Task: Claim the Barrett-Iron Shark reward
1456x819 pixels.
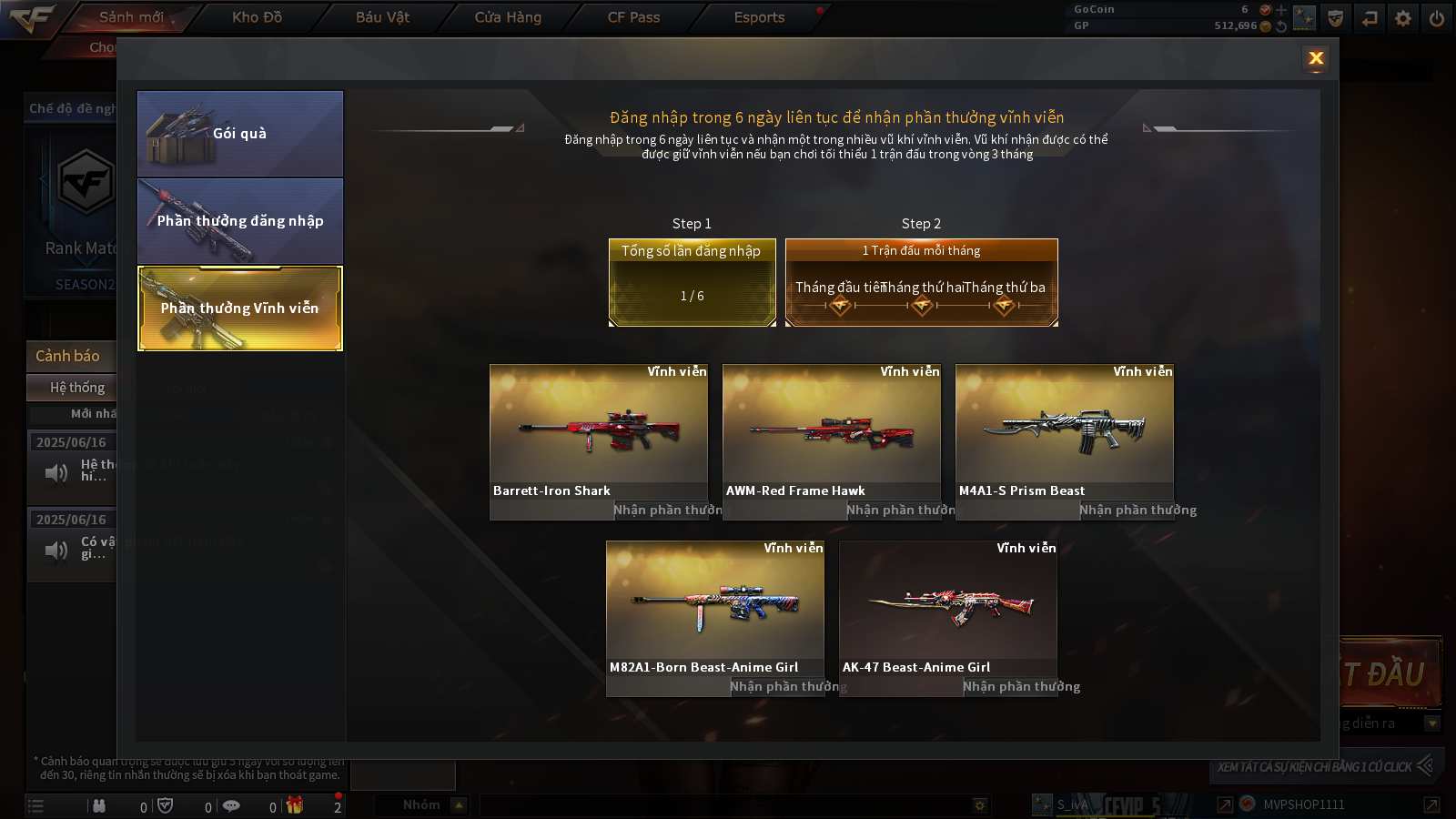Action: click(x=666, y=511)
